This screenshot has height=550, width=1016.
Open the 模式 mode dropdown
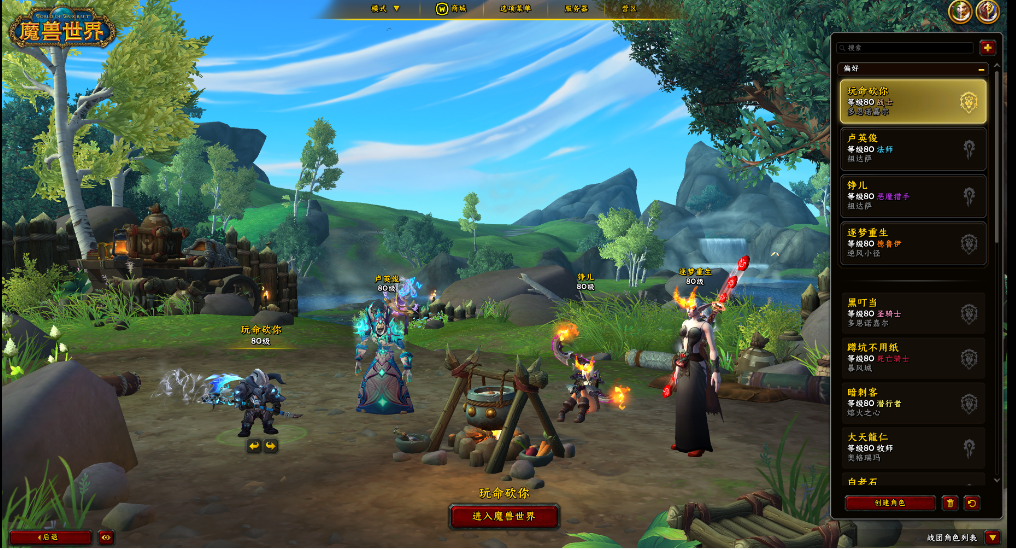[x=385, y=8]
